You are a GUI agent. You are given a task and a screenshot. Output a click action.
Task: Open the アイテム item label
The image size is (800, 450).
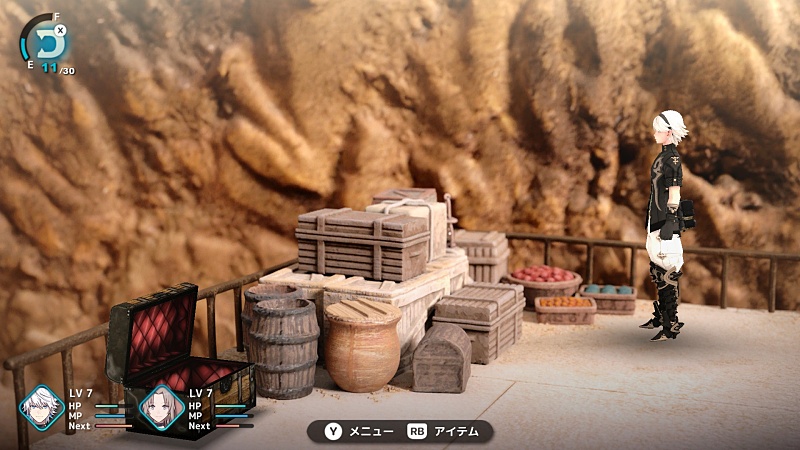(455, 431)
